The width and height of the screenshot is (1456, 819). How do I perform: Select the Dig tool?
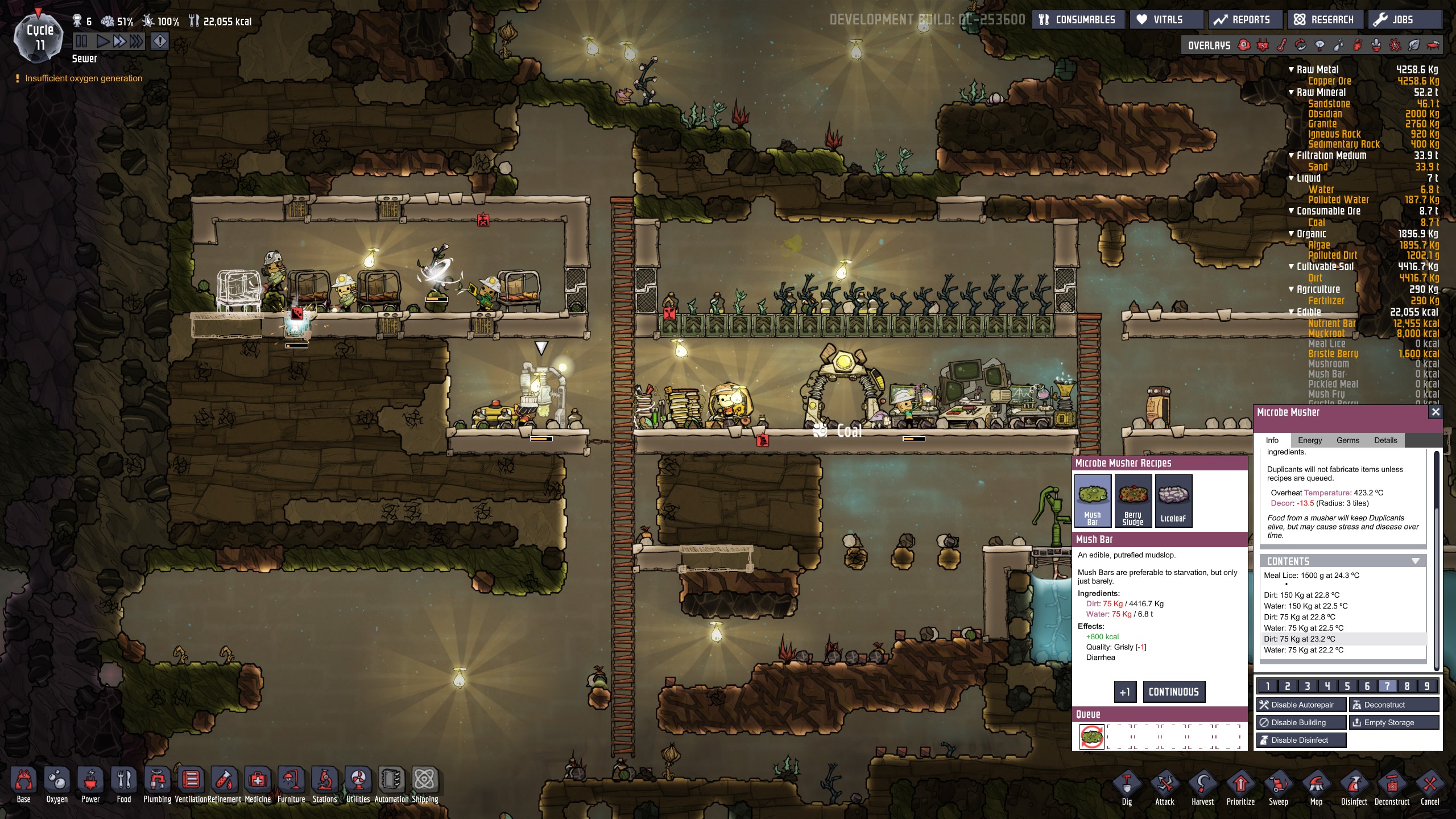(1127, 789)
